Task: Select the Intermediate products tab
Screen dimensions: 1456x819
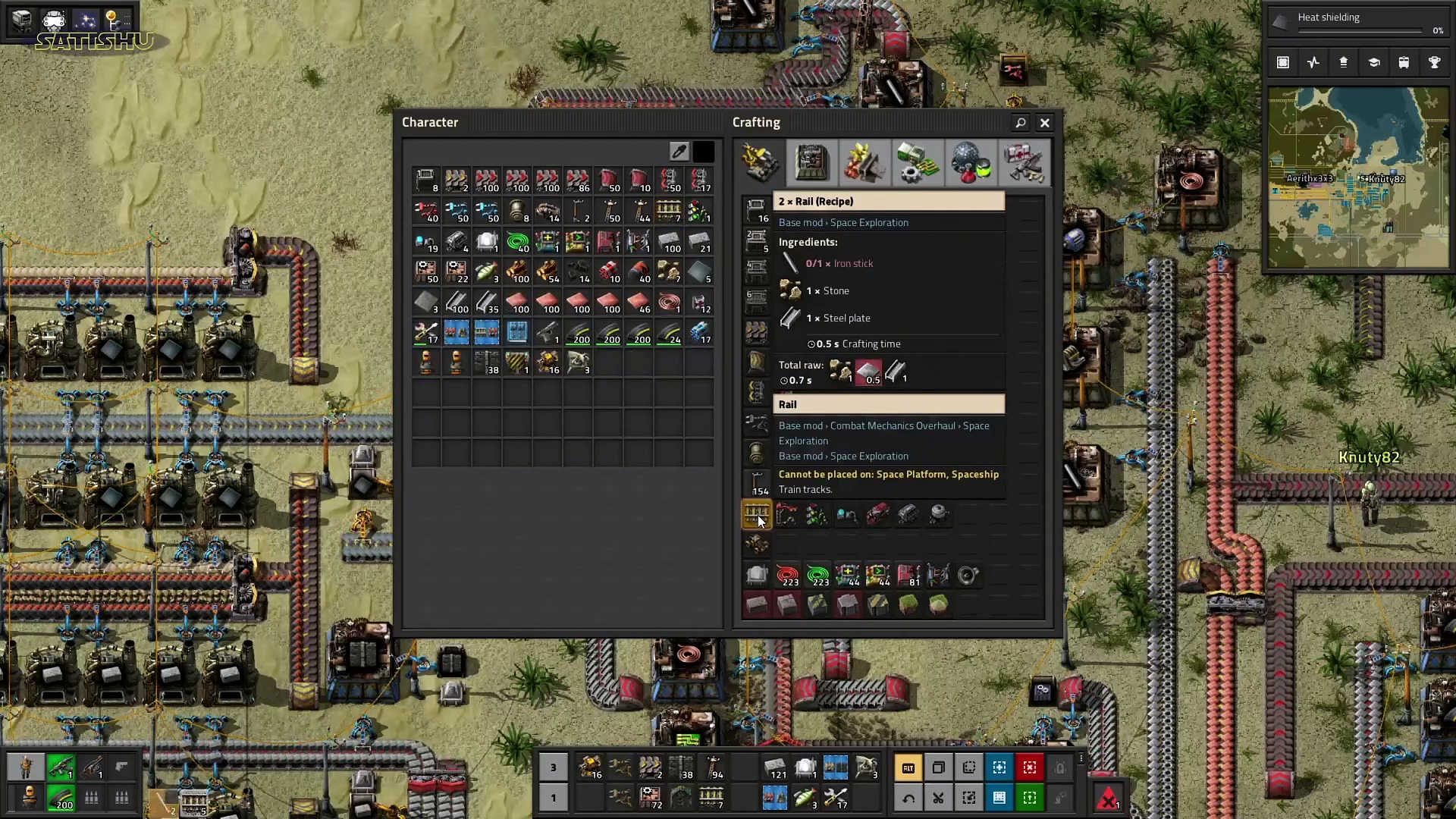Action: click(x=916, y=162)
